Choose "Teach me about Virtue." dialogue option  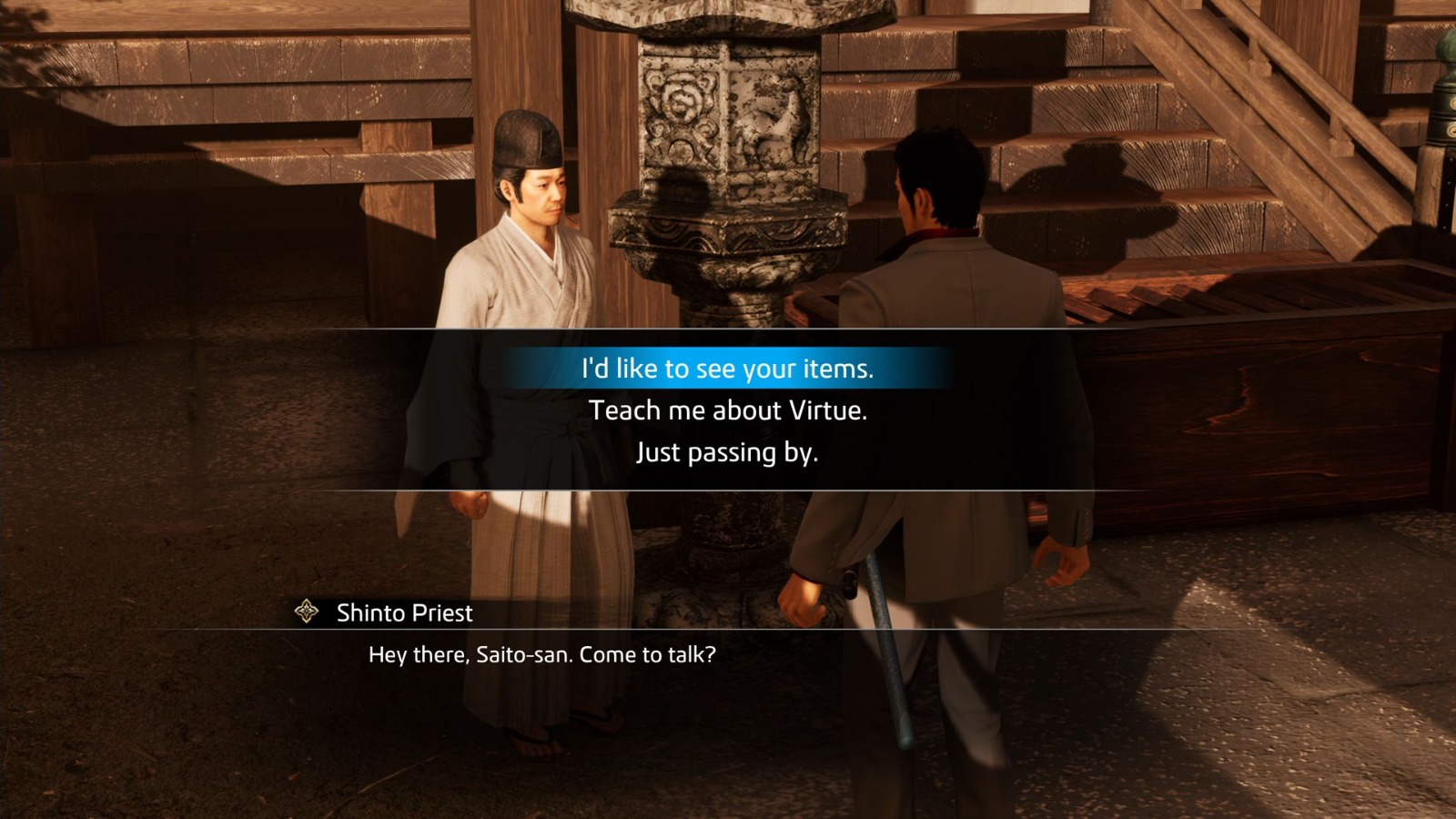tap(728, 410)
